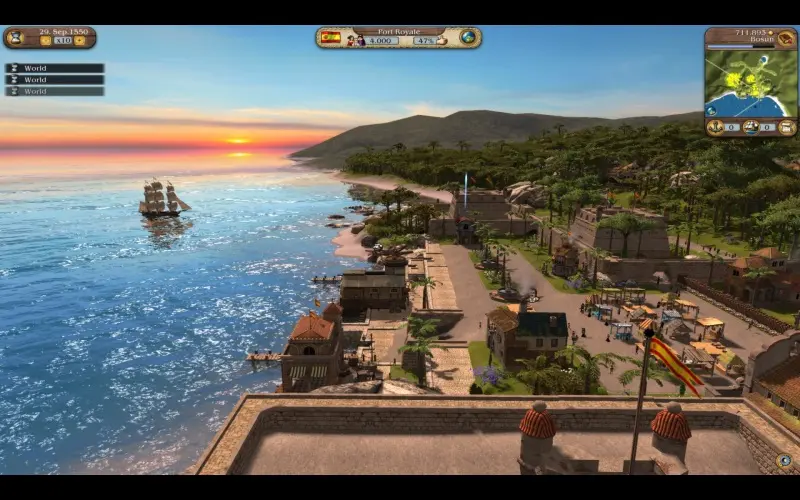This screenshot has width=800, height=500.
Task: Open the red book beside the gold total
Action: point(787,38)
